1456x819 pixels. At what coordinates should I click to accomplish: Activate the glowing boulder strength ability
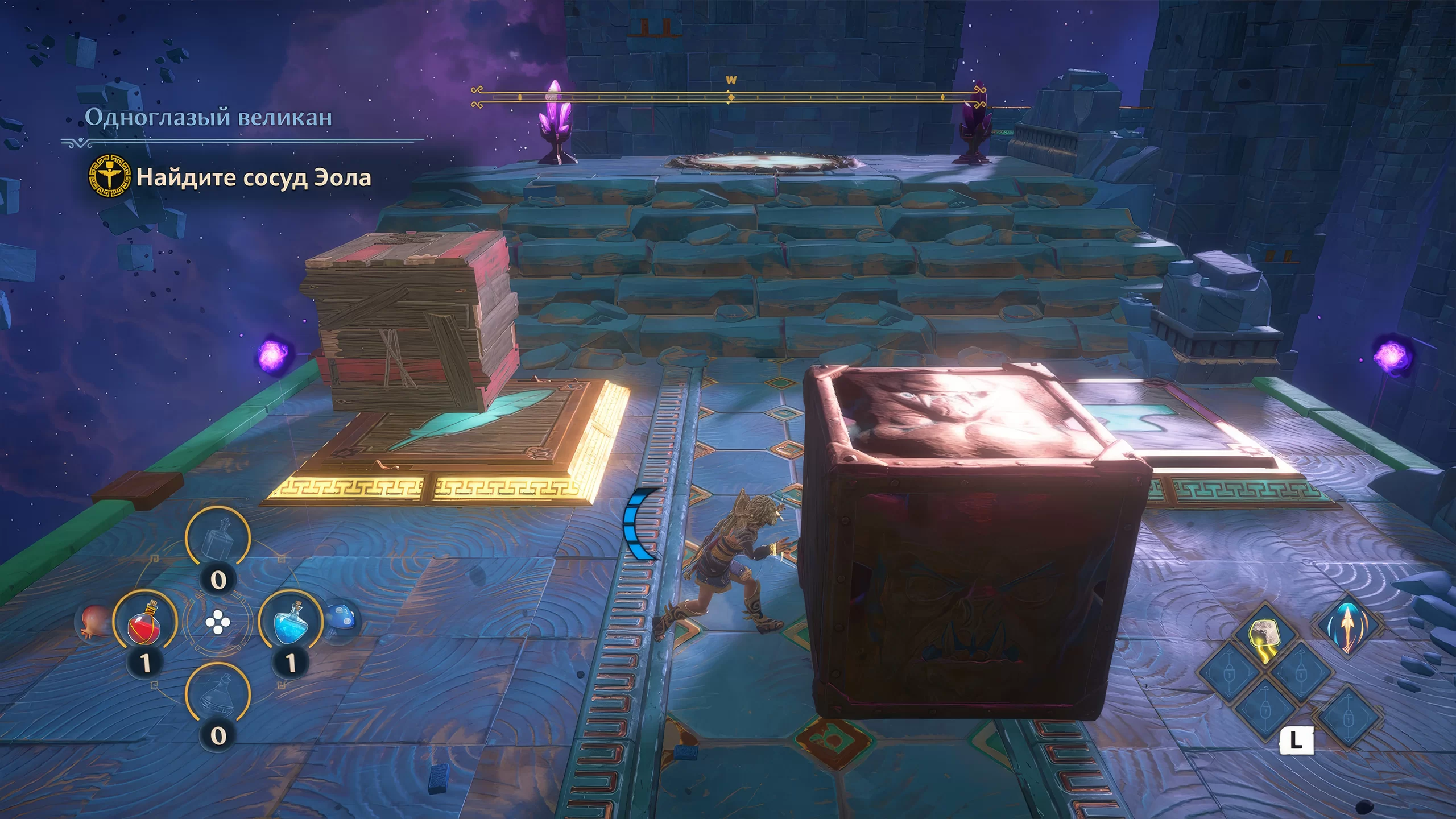tap(1264, 636)
